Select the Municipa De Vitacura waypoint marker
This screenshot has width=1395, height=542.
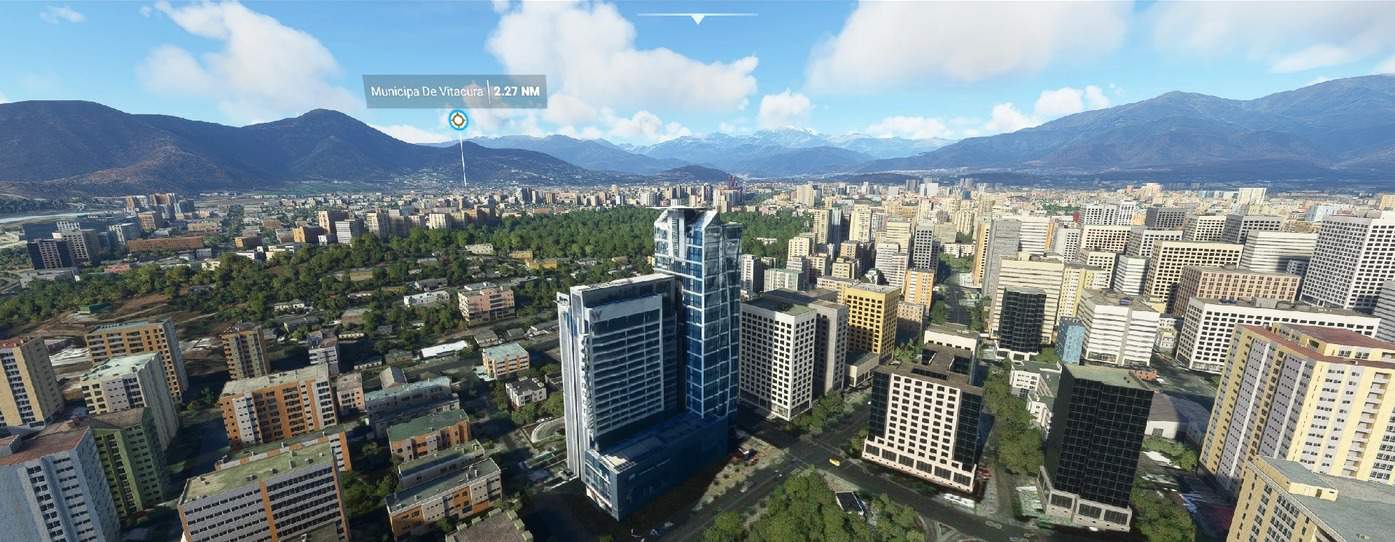[458, 121]
